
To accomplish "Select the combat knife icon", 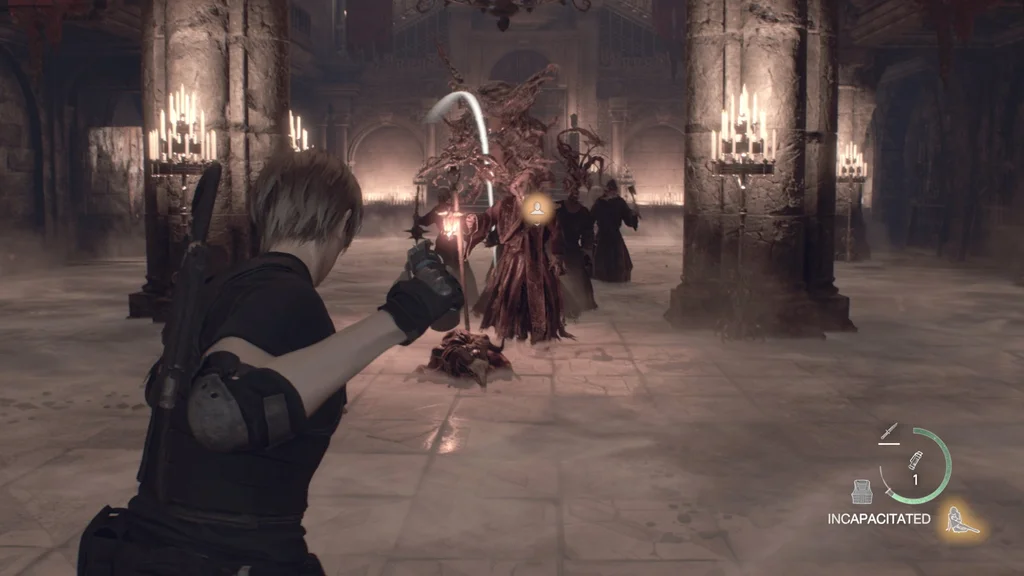I will (x=888, y=433).
